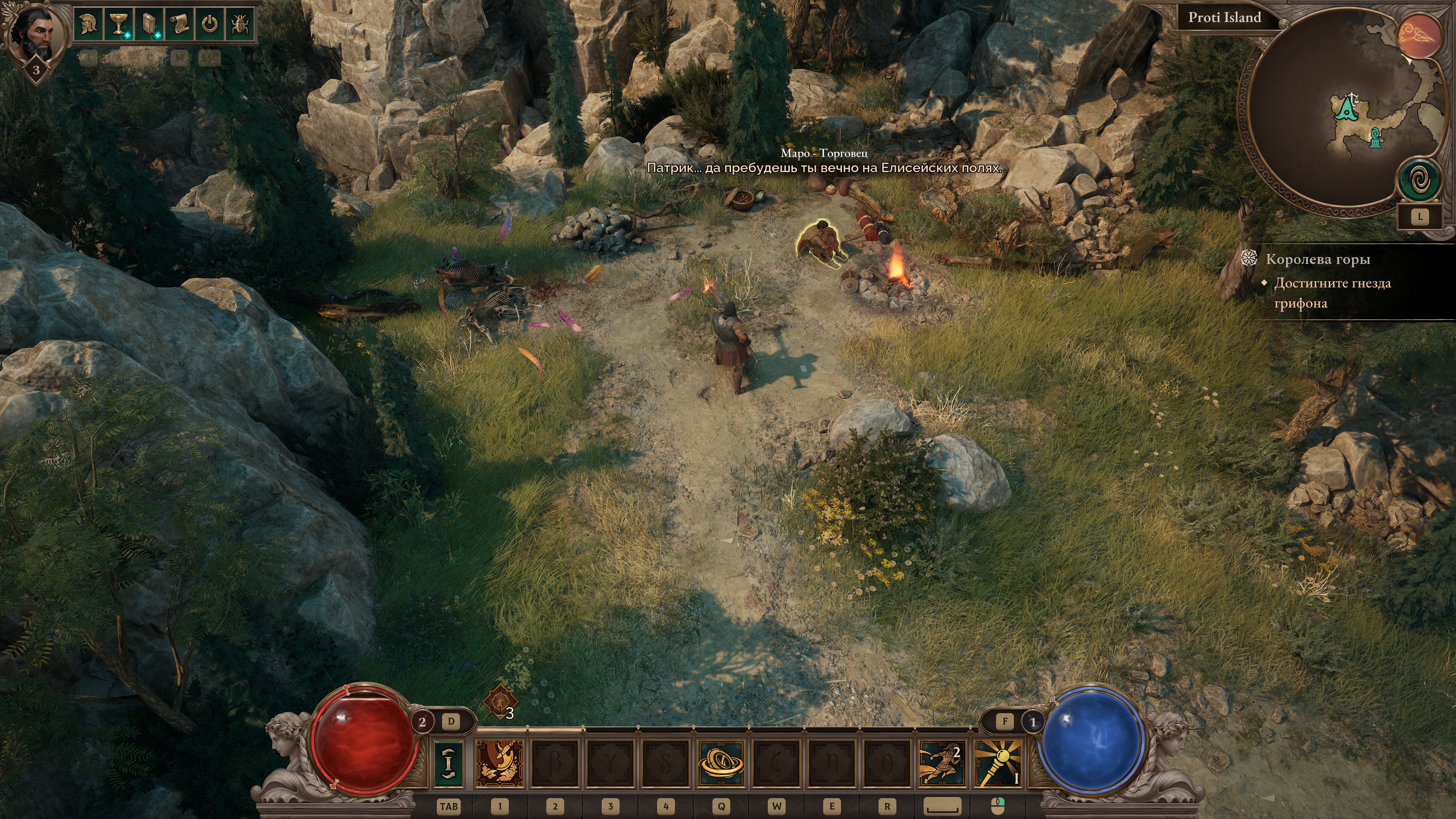Click the power button menu icon

click(210, 24)
